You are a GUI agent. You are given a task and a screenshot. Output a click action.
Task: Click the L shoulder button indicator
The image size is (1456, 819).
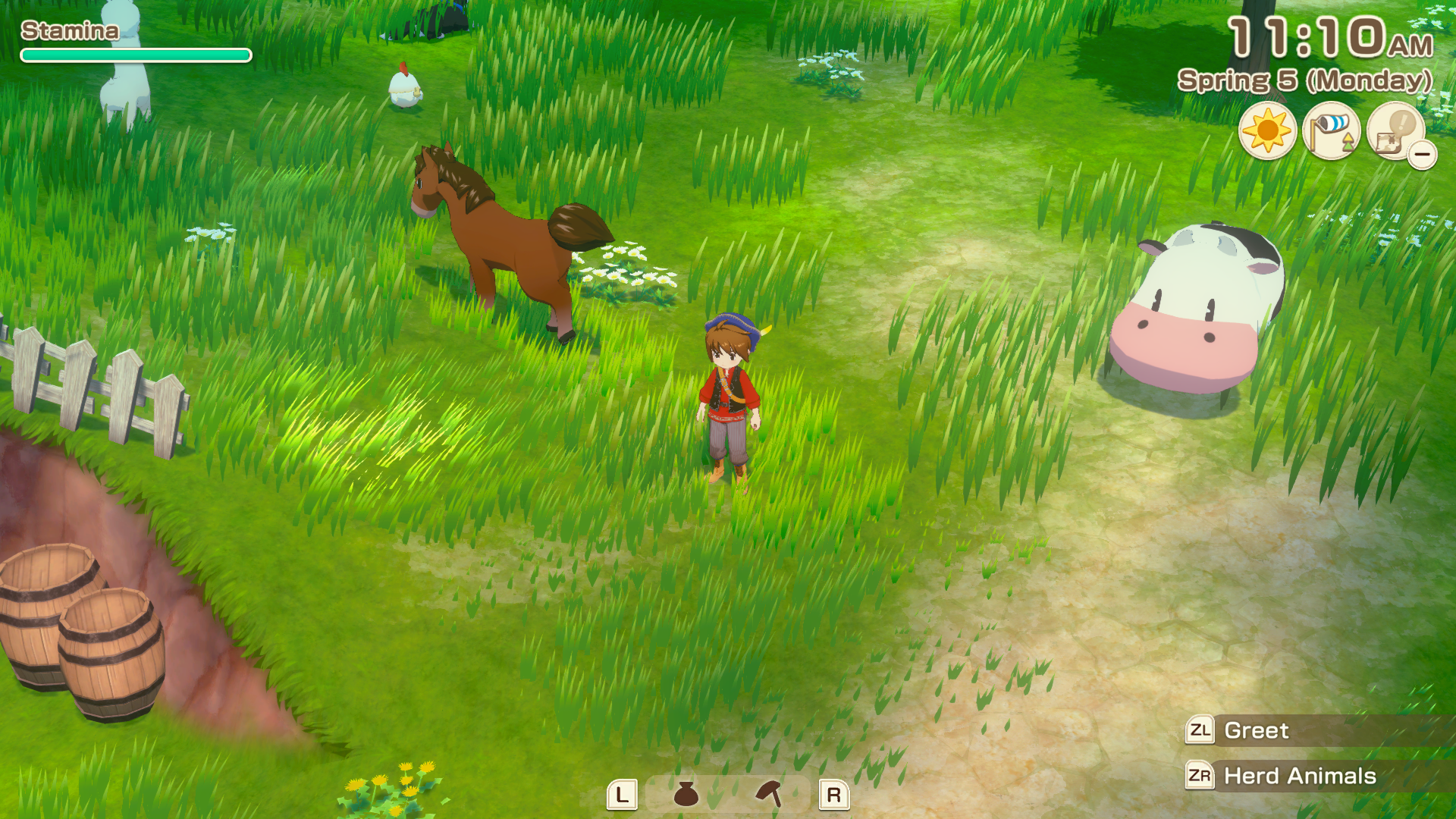(622, 795)
